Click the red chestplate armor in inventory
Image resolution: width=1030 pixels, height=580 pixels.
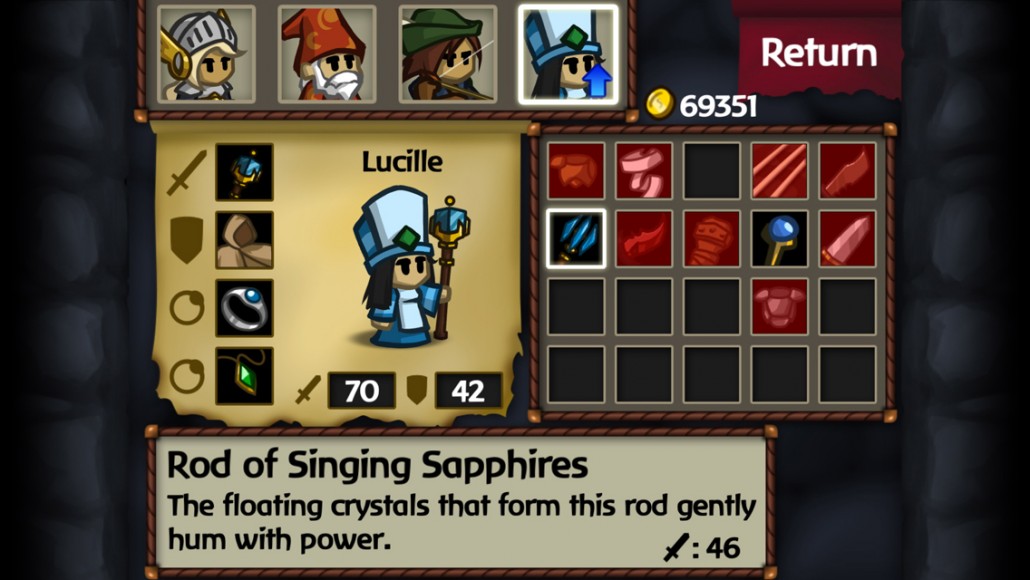tap(780, 306)
